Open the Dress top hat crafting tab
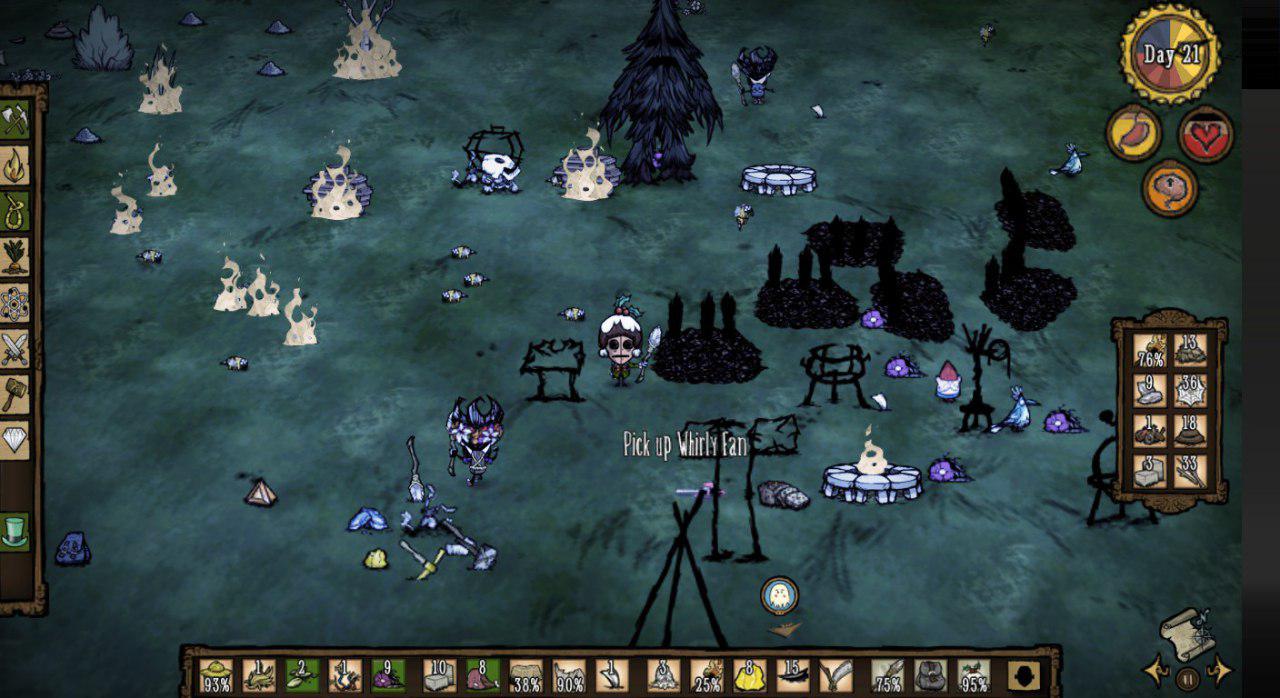The image size is (1280, 698). (14, 531)
